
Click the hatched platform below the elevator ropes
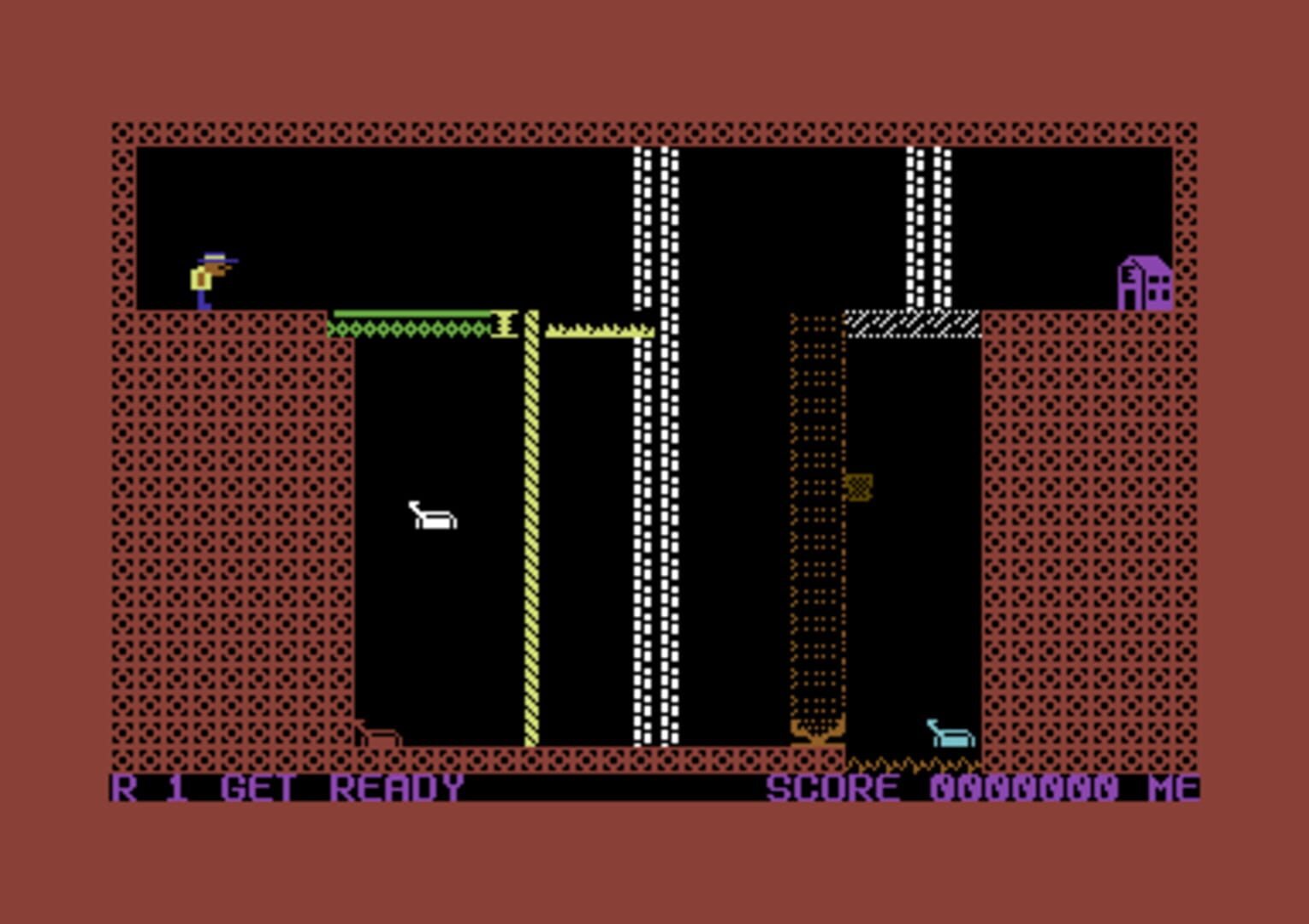911,323
